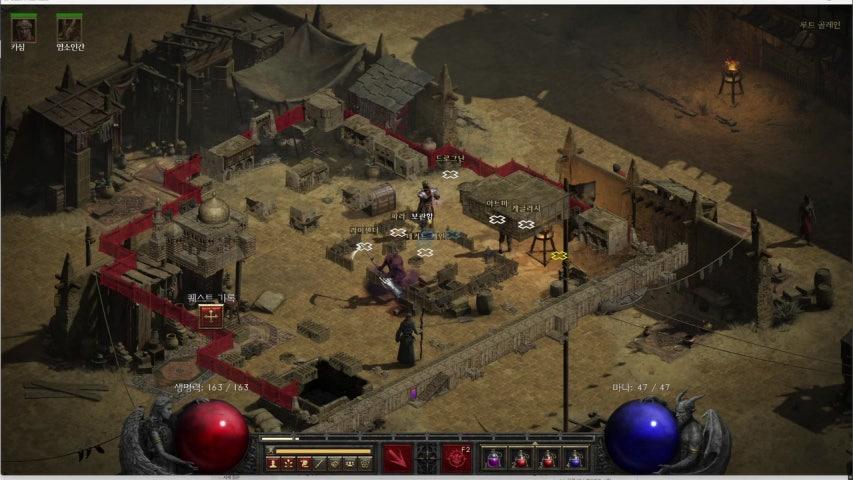Viewport: 853px width, 480px height.
Task: Open the red quest log button
Action: (x=211, y=317)
